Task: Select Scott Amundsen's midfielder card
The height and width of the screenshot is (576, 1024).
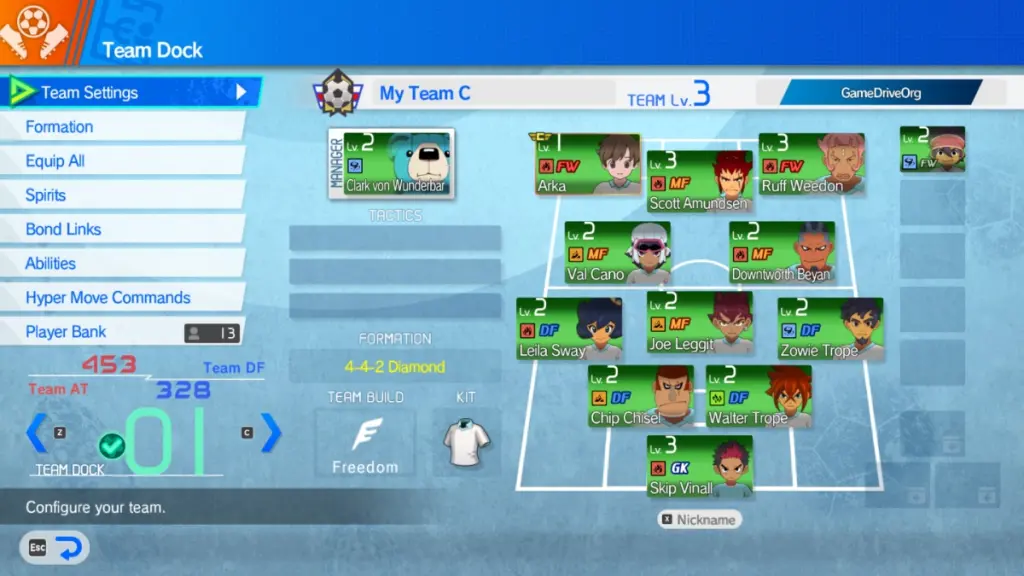Action: pos(699,181)
